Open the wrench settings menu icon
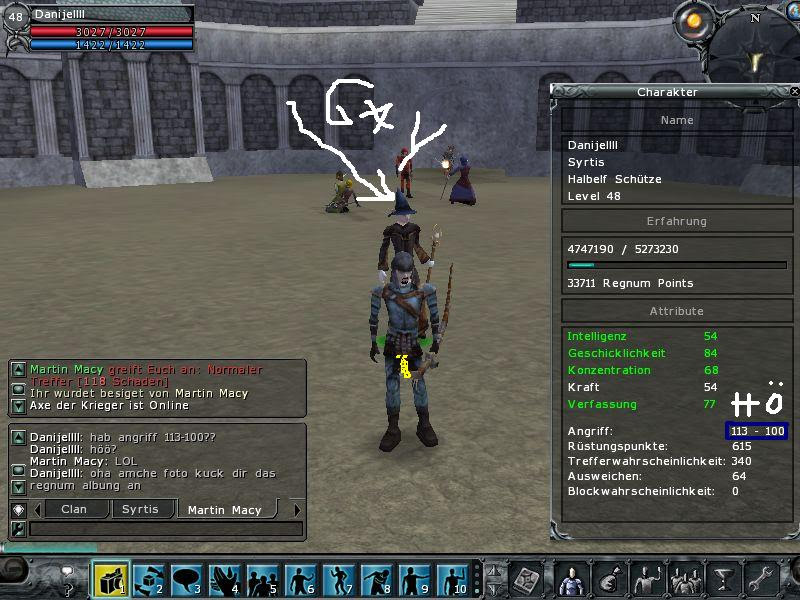The height and width of the screenshot is (600, 800). [x=761, y=579]
